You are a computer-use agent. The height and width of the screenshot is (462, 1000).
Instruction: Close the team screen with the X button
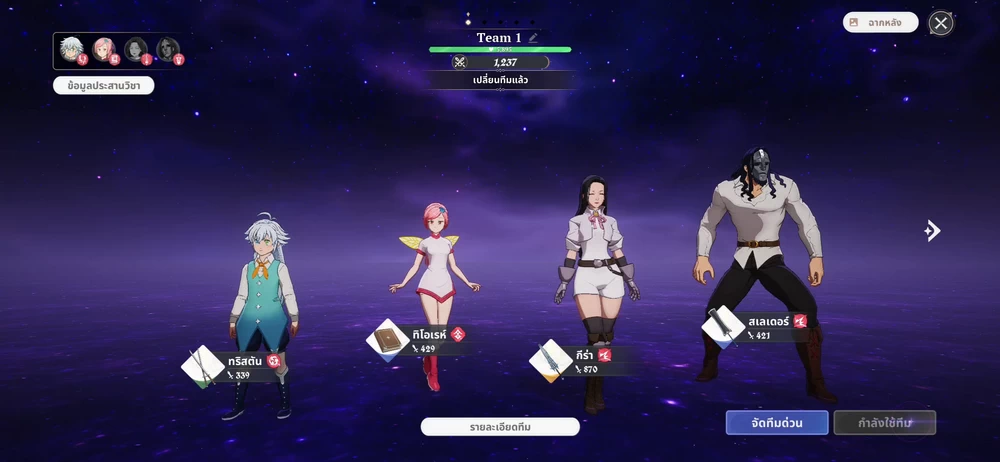941,23
